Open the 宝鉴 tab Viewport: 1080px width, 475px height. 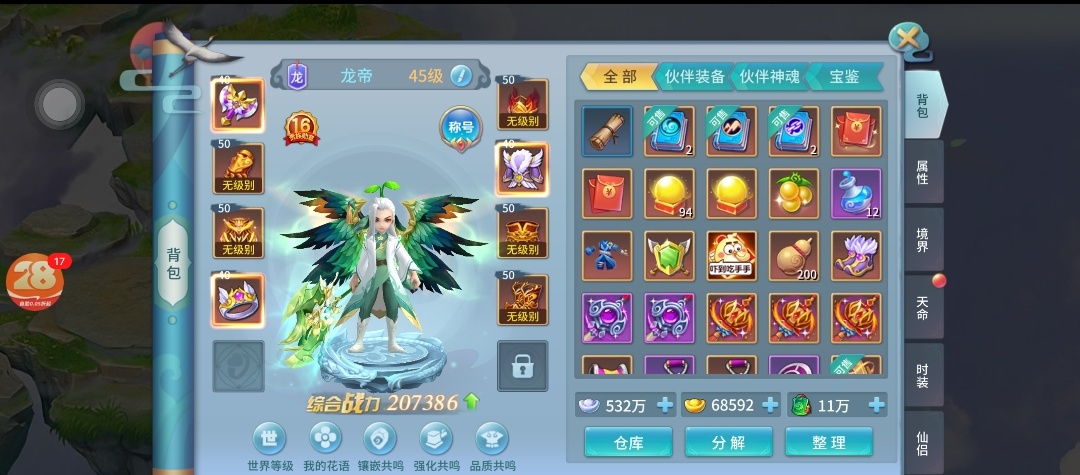(x=845, y=77)
